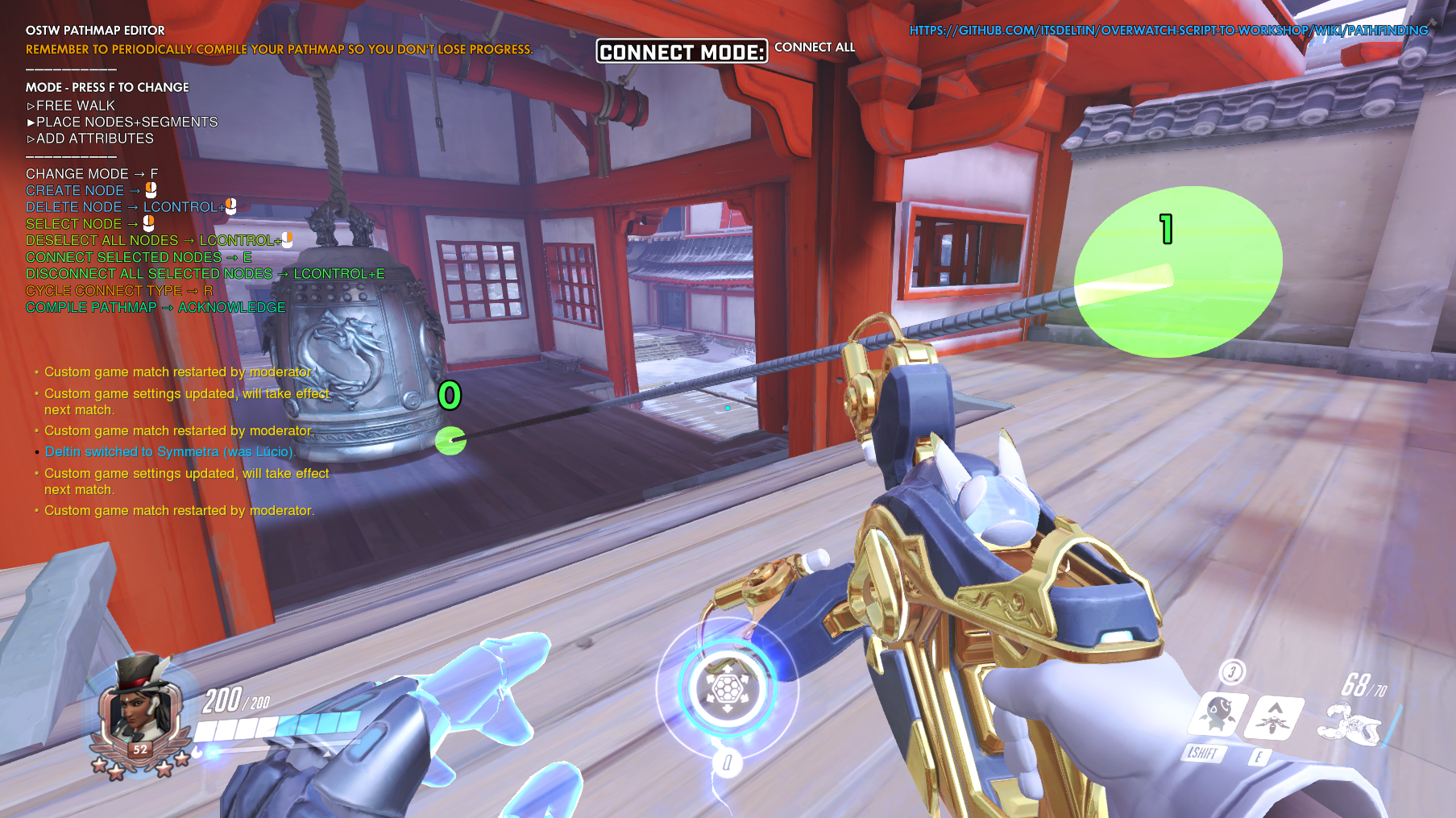The height and width of the screenshot is (818, 1456).
Task: Open the GitHub pathfinding wiki link
Action: [1168, 31]
